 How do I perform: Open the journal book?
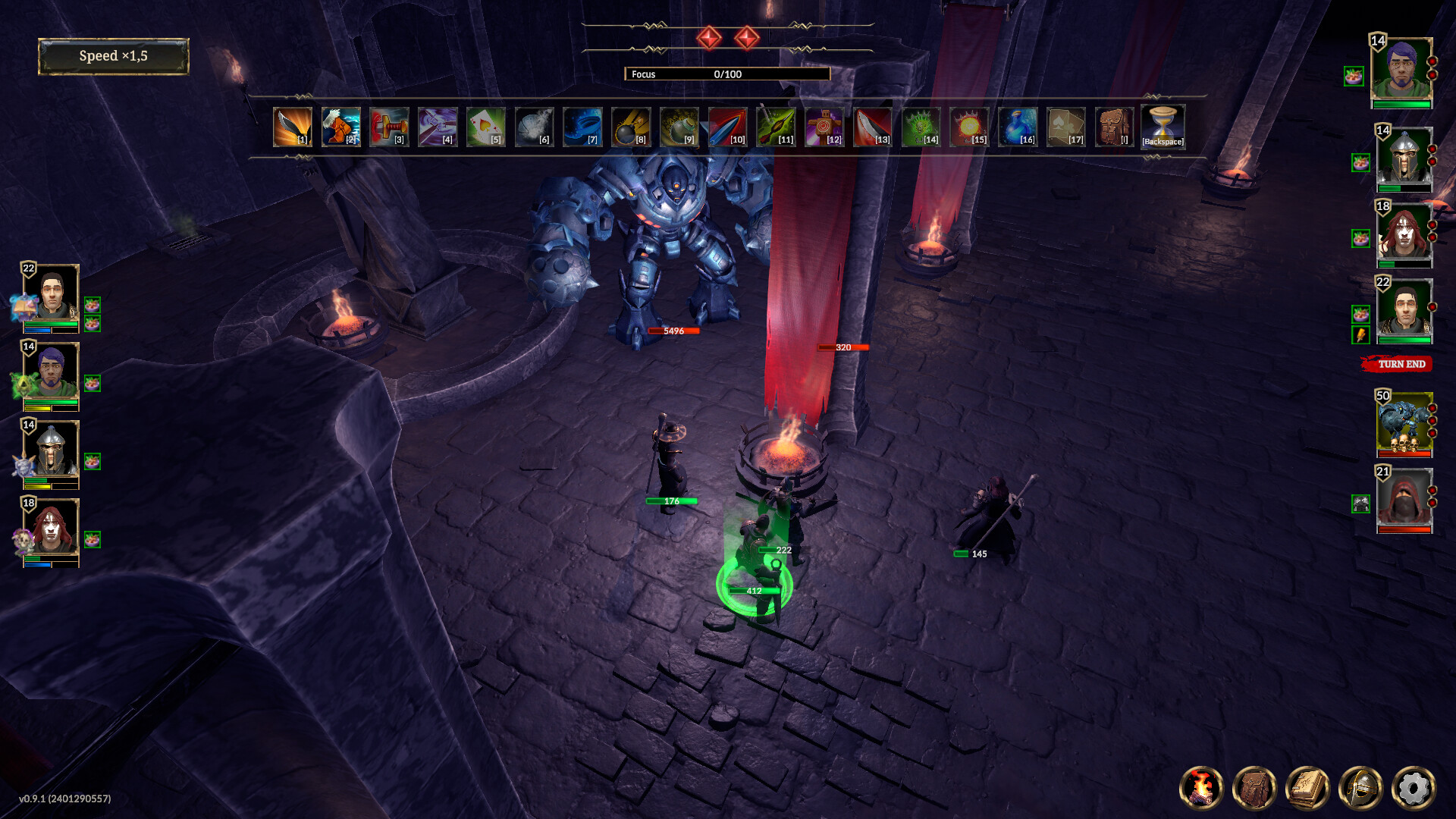click(x=1307, y=787)
